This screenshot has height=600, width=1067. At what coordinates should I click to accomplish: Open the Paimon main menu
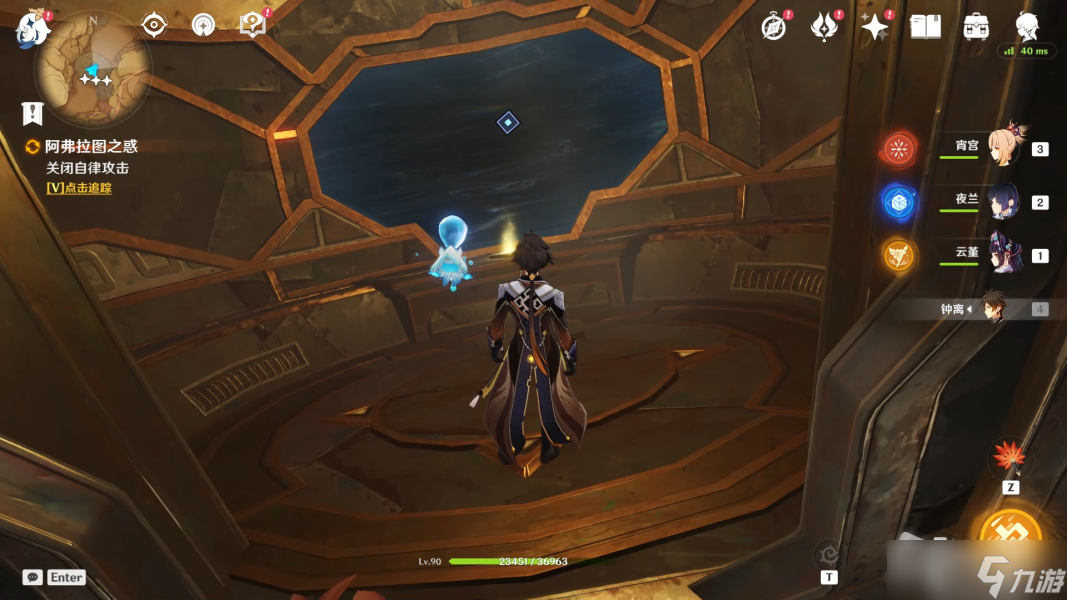point(32,28)
